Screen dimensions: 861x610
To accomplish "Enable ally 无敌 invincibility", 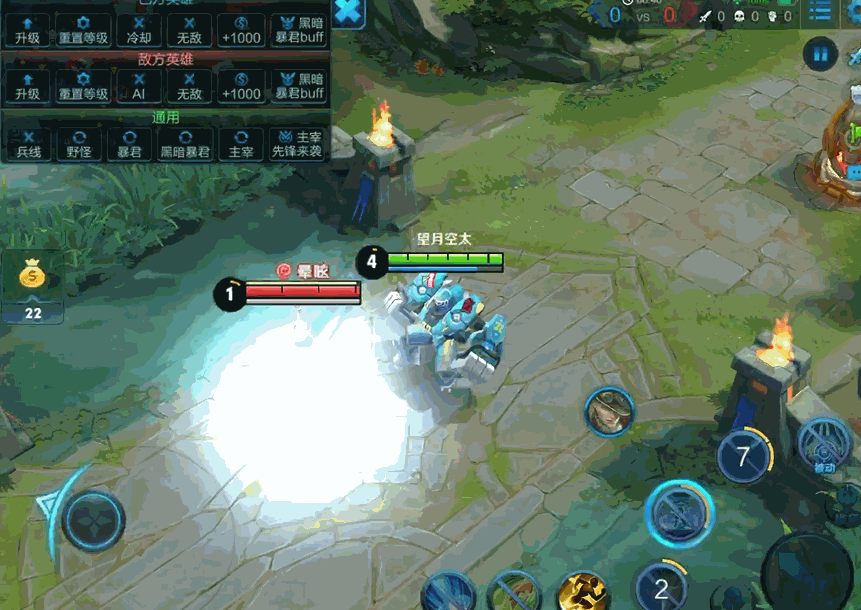I will pos(189,32).
